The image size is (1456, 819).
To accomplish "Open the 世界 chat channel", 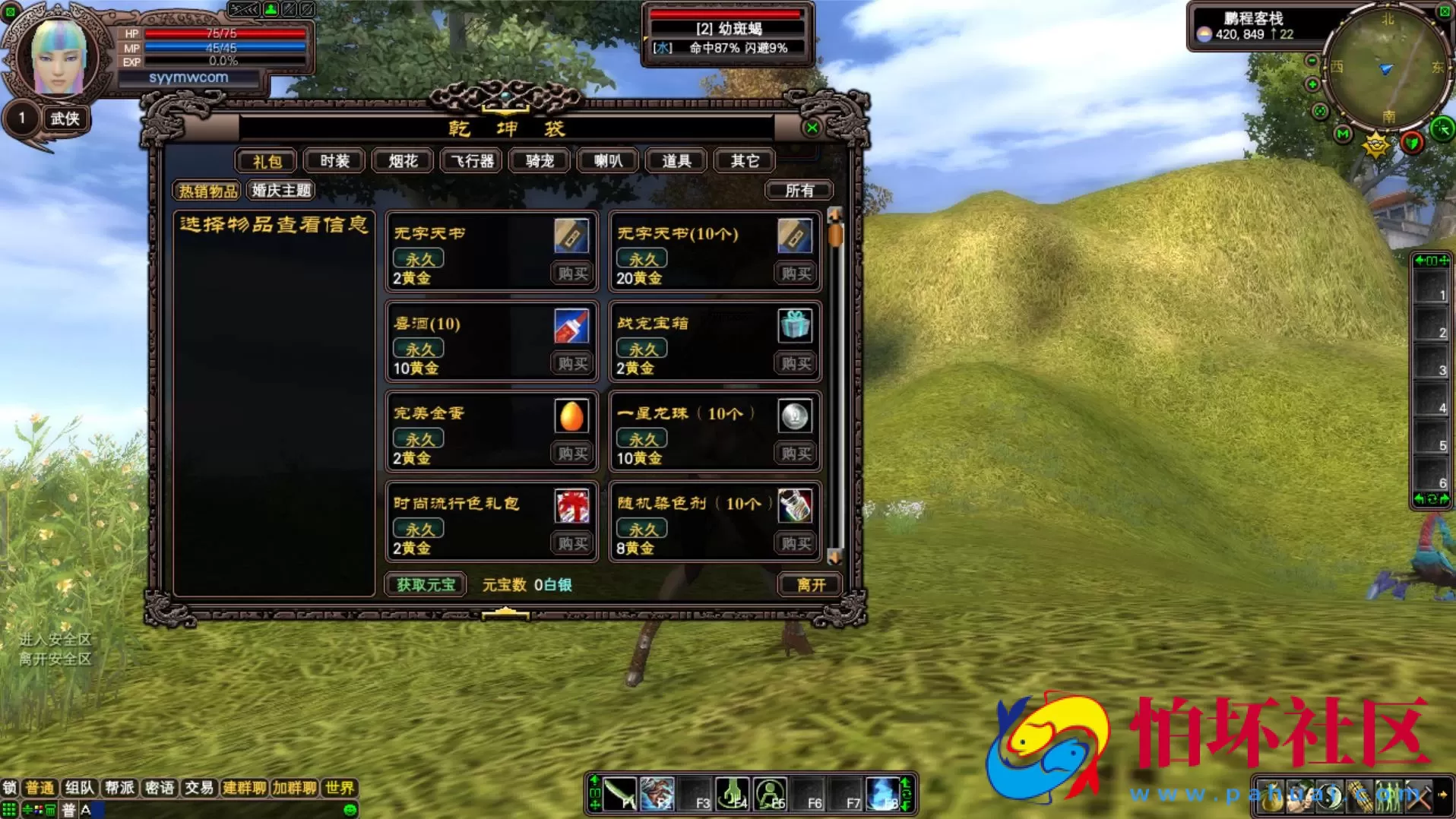I will click(x=339, y=788).
